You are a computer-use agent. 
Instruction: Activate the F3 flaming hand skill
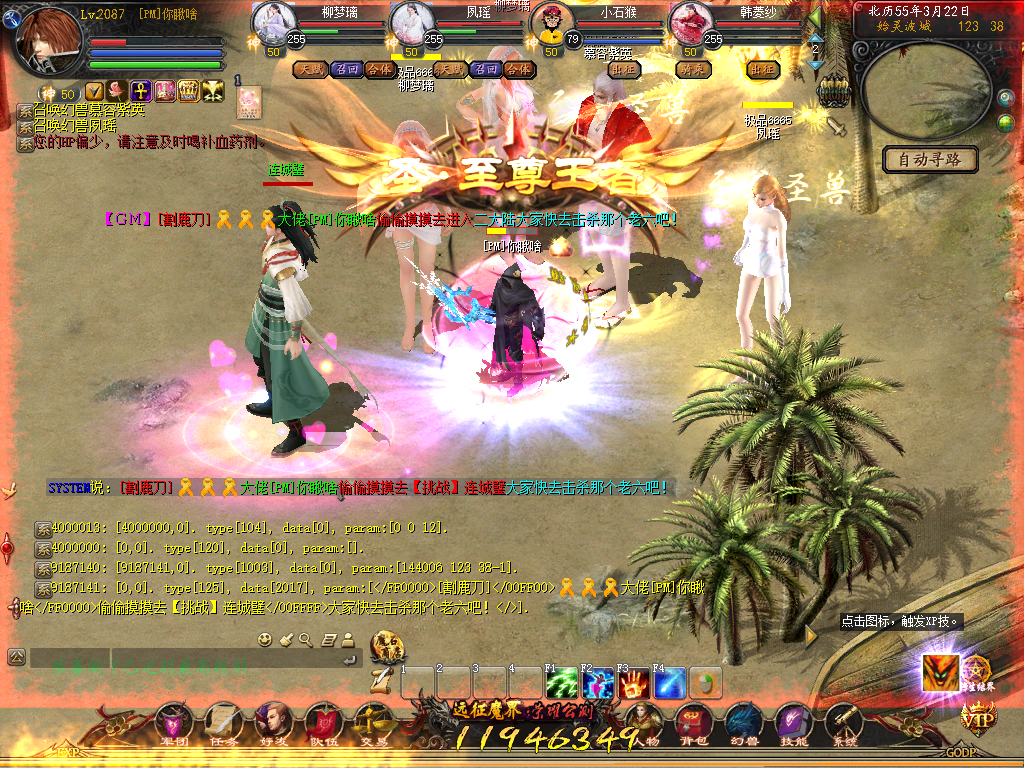tap(634, 683)
